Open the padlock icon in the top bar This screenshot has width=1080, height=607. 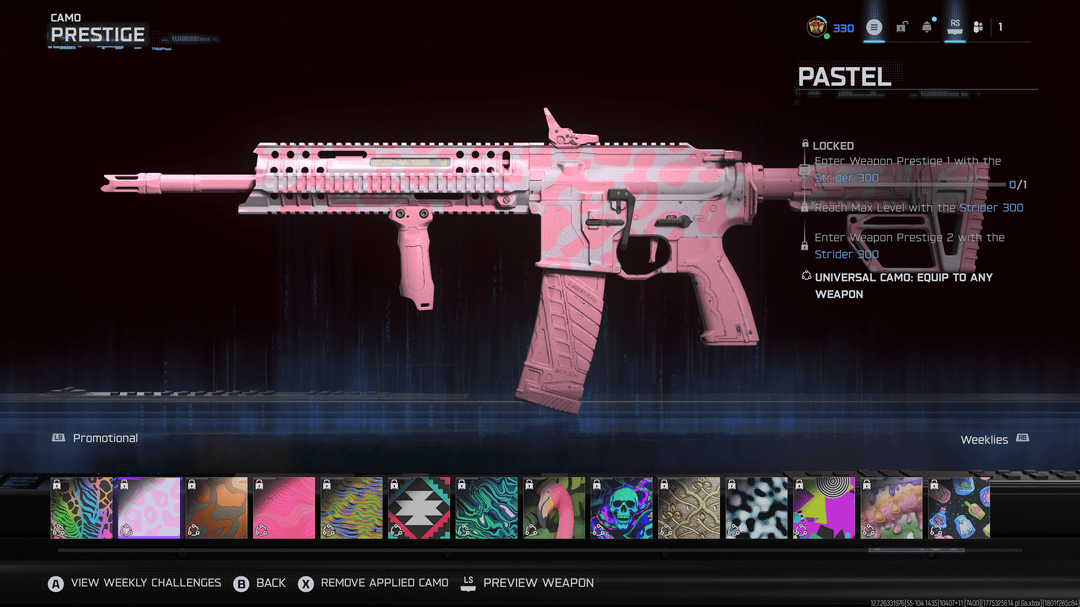click(x=901, y=27)
